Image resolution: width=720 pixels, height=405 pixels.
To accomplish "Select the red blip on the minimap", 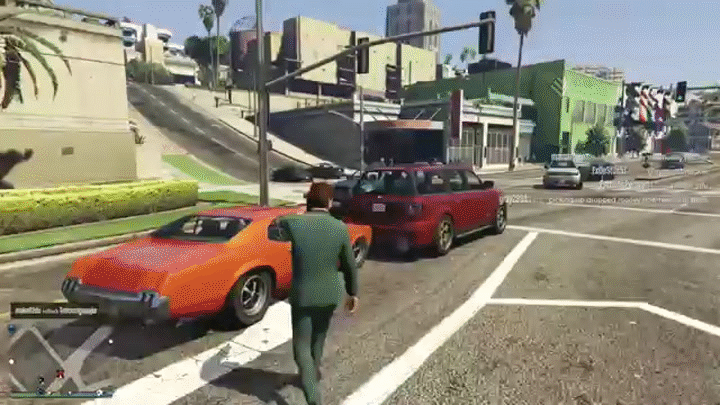I will point(60,374).
